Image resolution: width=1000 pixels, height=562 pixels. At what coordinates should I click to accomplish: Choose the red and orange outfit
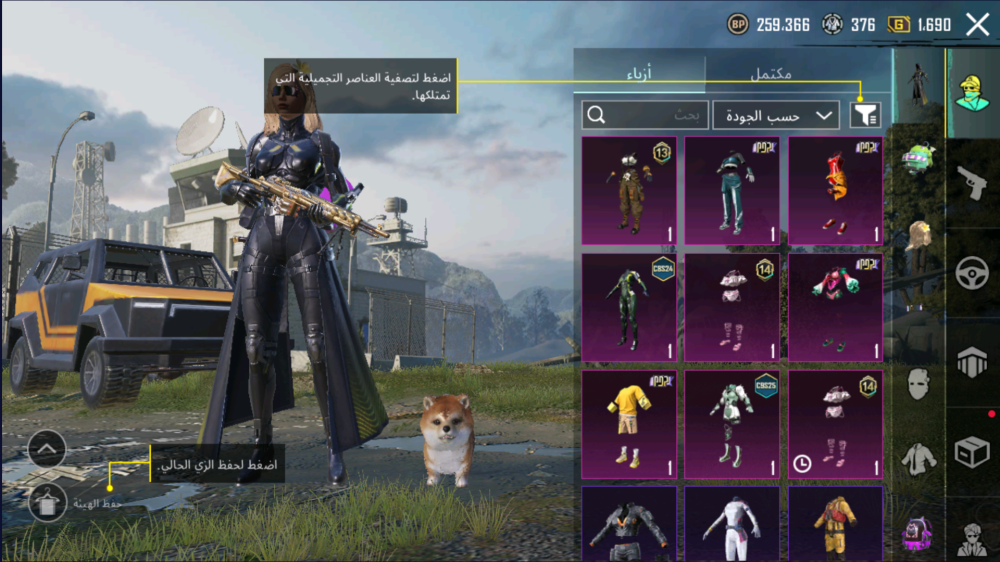[836, 190]
